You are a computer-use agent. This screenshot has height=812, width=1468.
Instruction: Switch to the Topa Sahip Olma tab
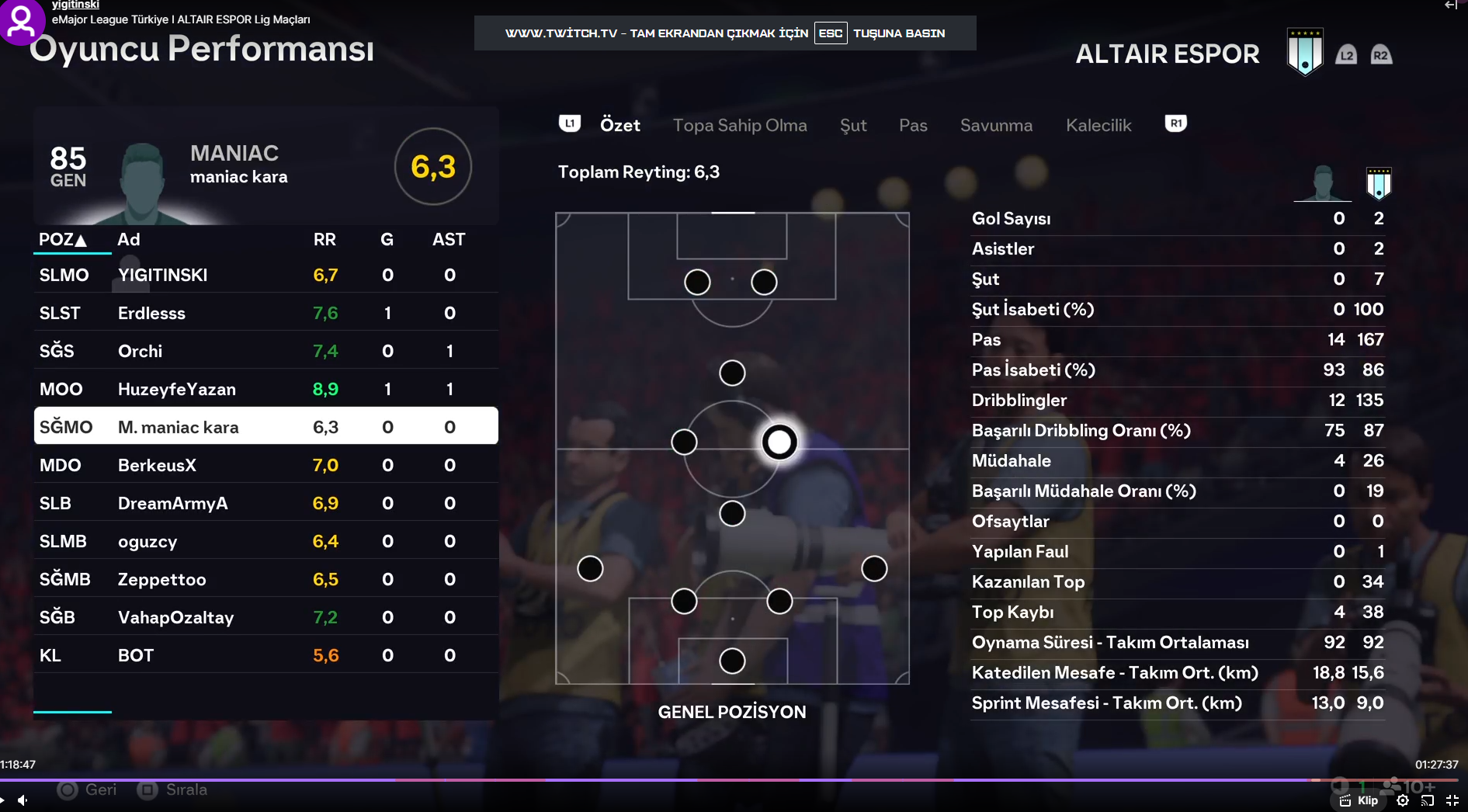click(x=739, y=125)
